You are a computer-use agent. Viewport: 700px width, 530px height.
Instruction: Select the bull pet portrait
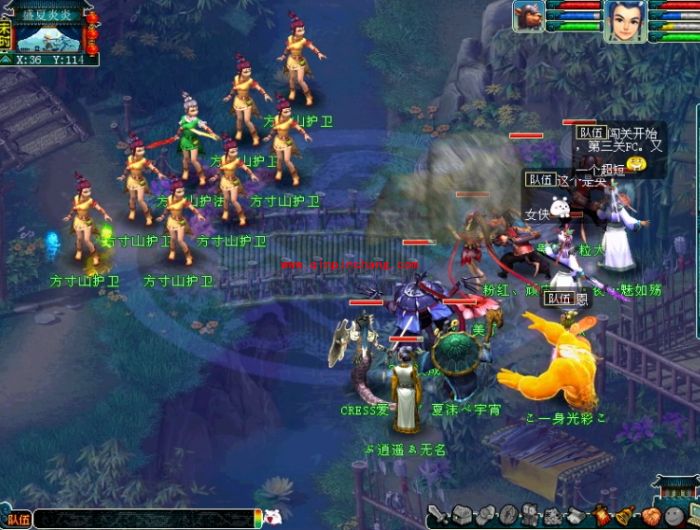(x=529, y=16)
